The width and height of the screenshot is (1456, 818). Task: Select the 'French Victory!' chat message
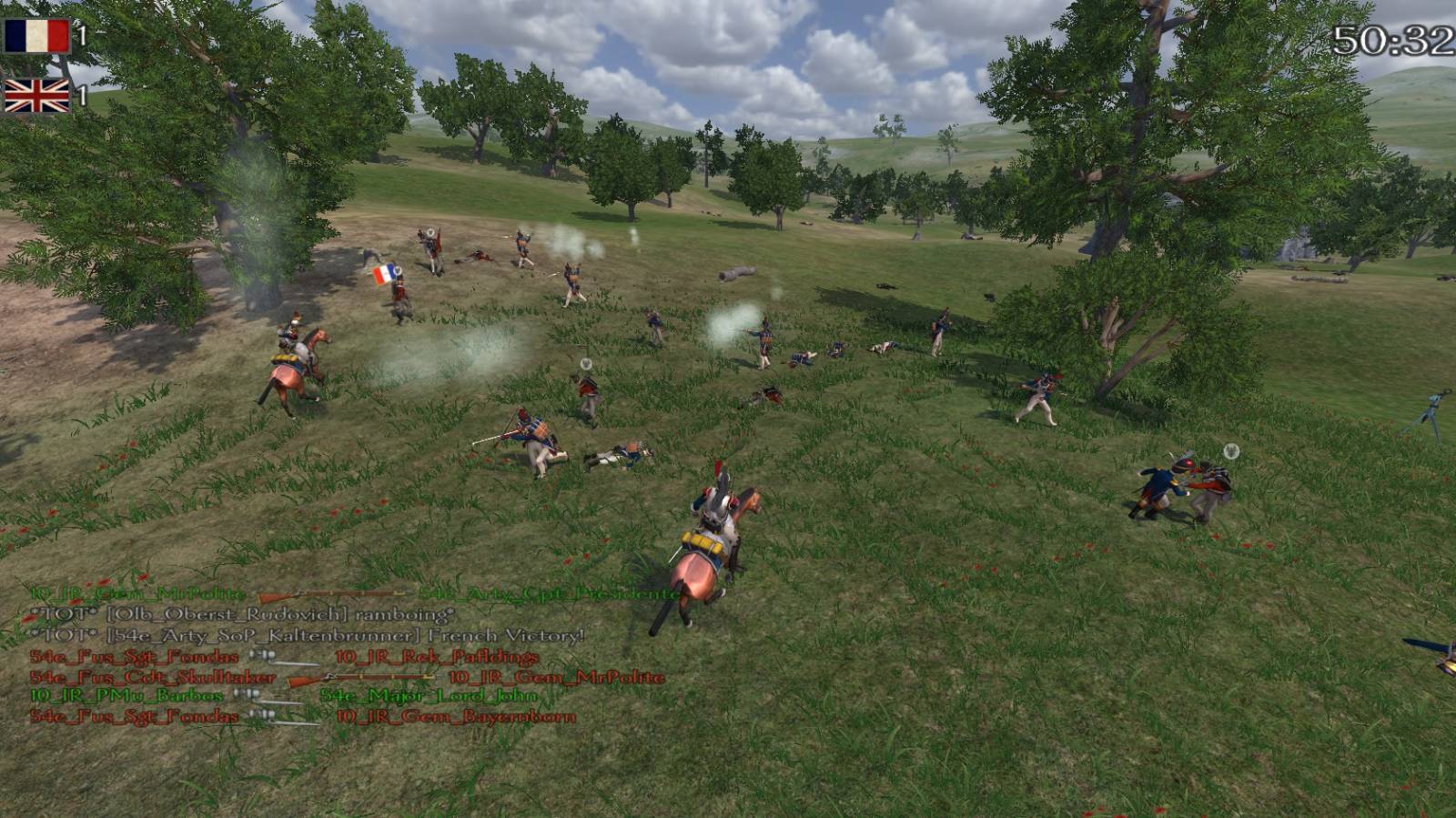tap(309, 635)
